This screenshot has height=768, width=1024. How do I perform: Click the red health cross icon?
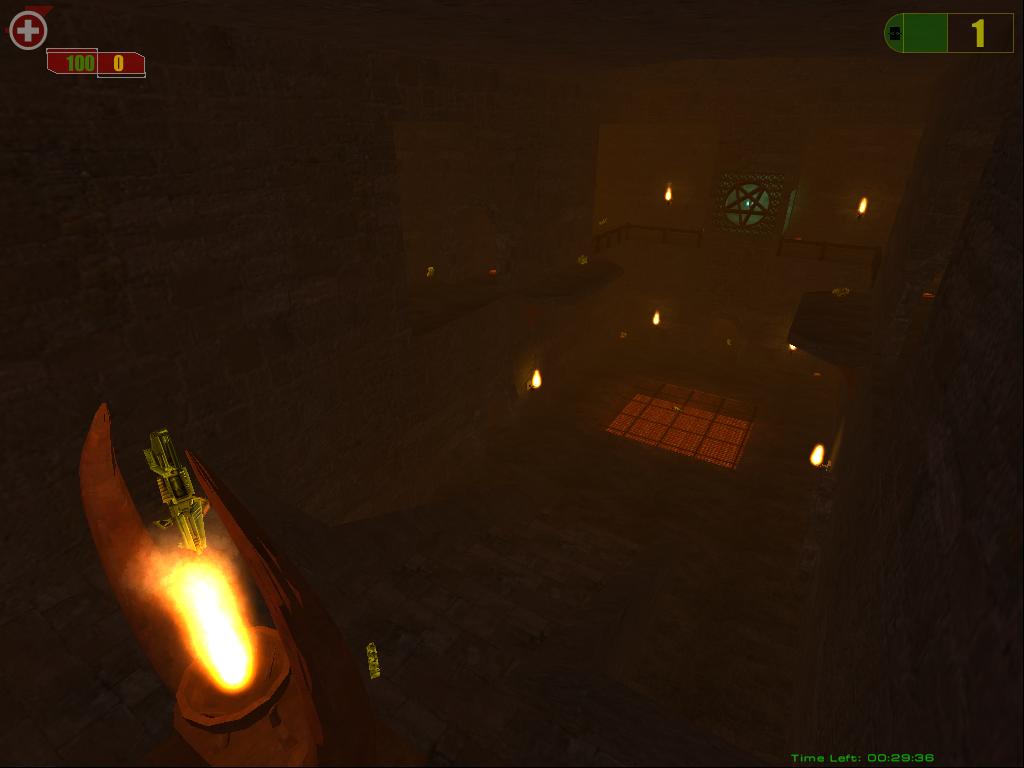(28, 30)
